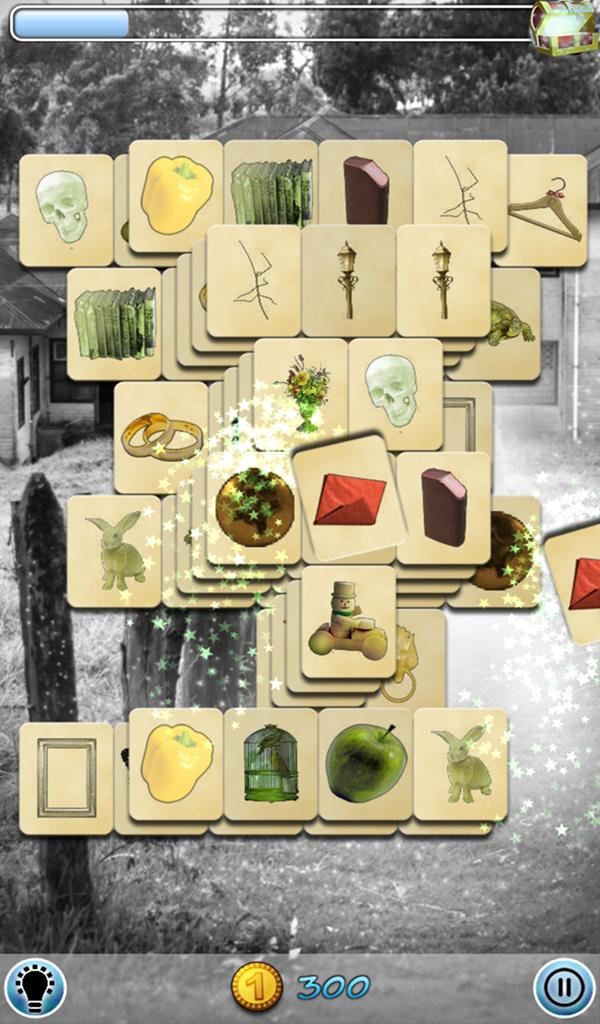Pause the game
Viewport: 600px width, 1024px height.
click(x=564, y=988)
